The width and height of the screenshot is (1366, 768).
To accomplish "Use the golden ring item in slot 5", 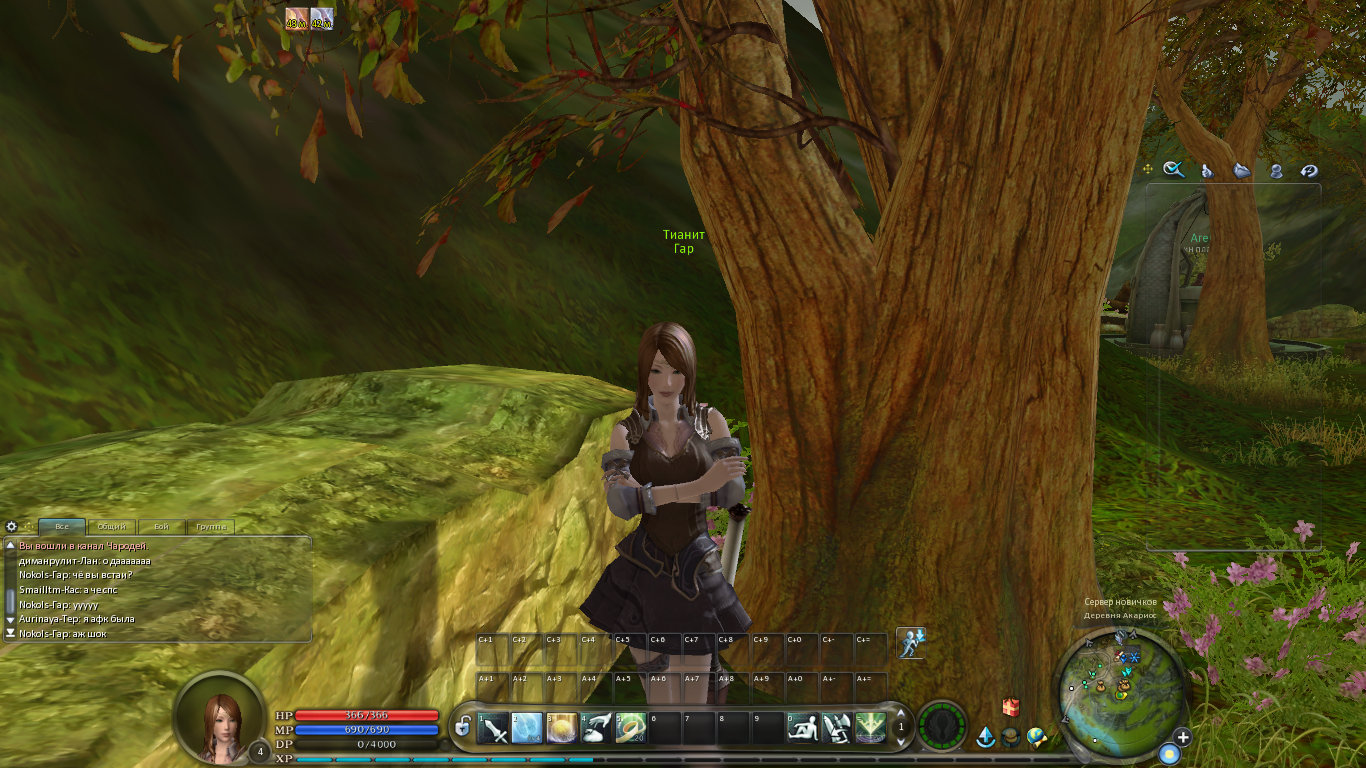I will coord(631,728).
